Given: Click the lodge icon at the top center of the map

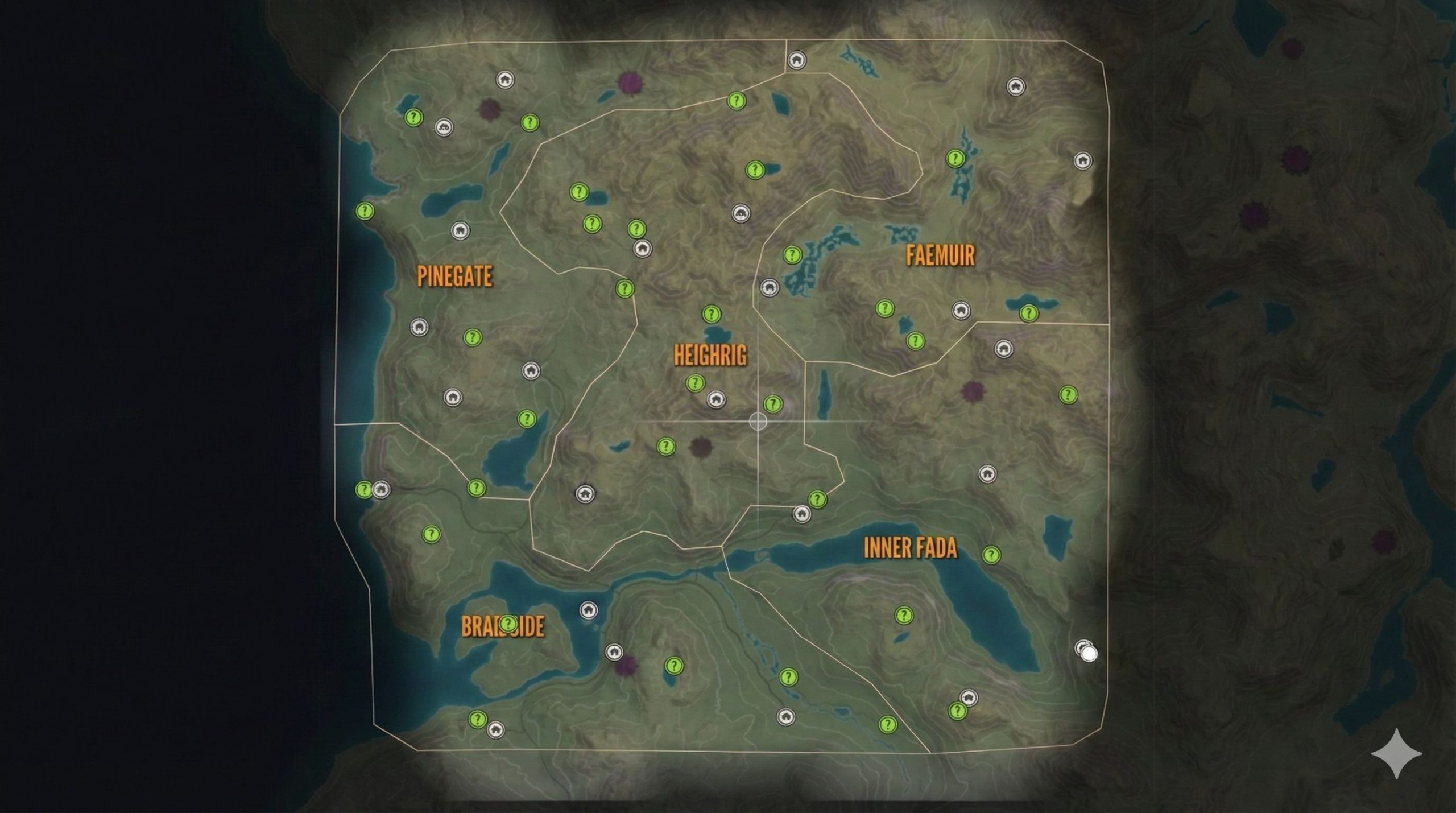Looking at the screenshot, I should pyautogui.click(x=796, y=59).
